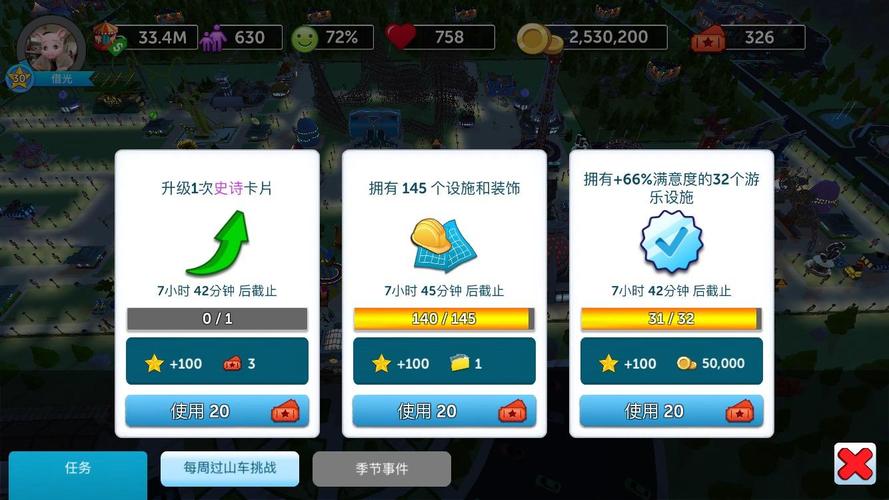Close the missions panel with red X
This screenshot has width=889, height=500.
coord(854,464)
